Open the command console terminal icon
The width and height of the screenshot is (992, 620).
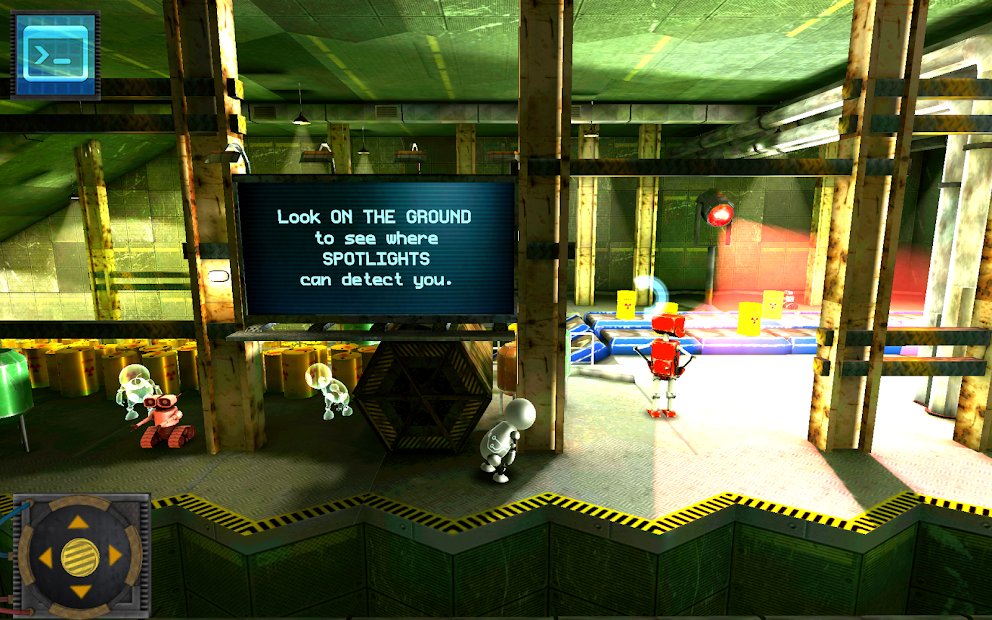coord(54,55)
